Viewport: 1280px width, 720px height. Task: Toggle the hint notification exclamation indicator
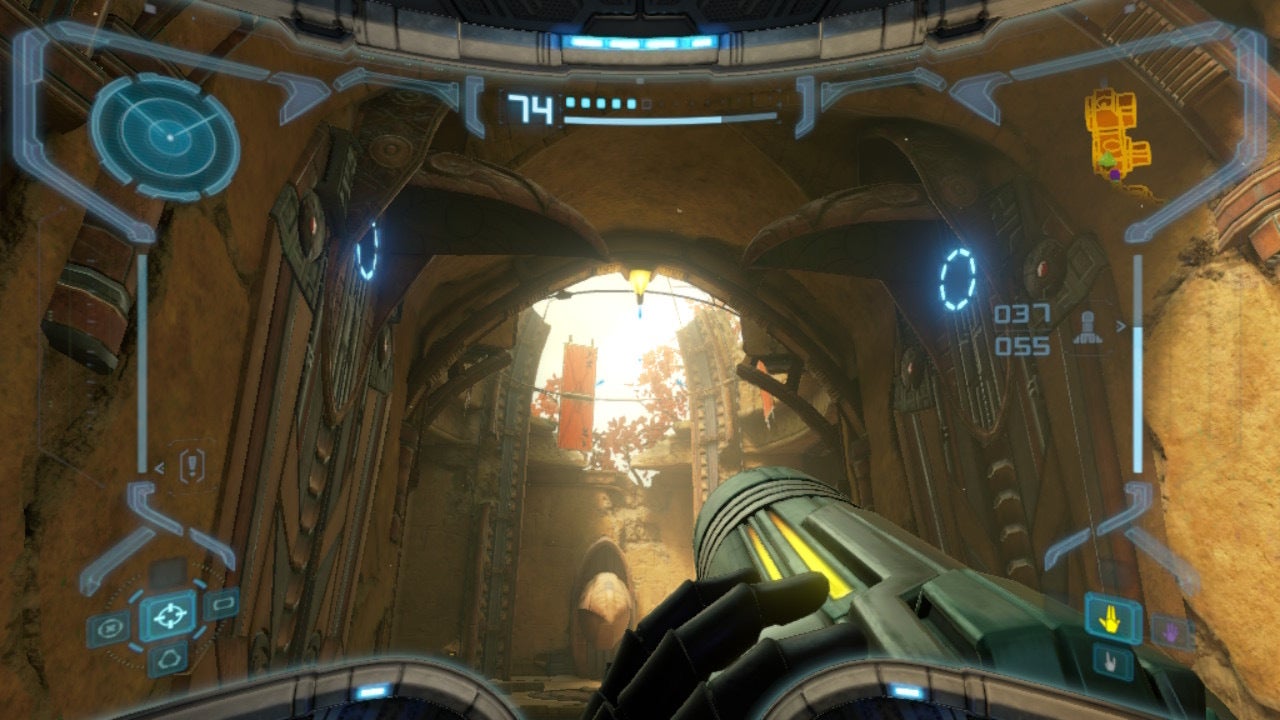[192, 466]
